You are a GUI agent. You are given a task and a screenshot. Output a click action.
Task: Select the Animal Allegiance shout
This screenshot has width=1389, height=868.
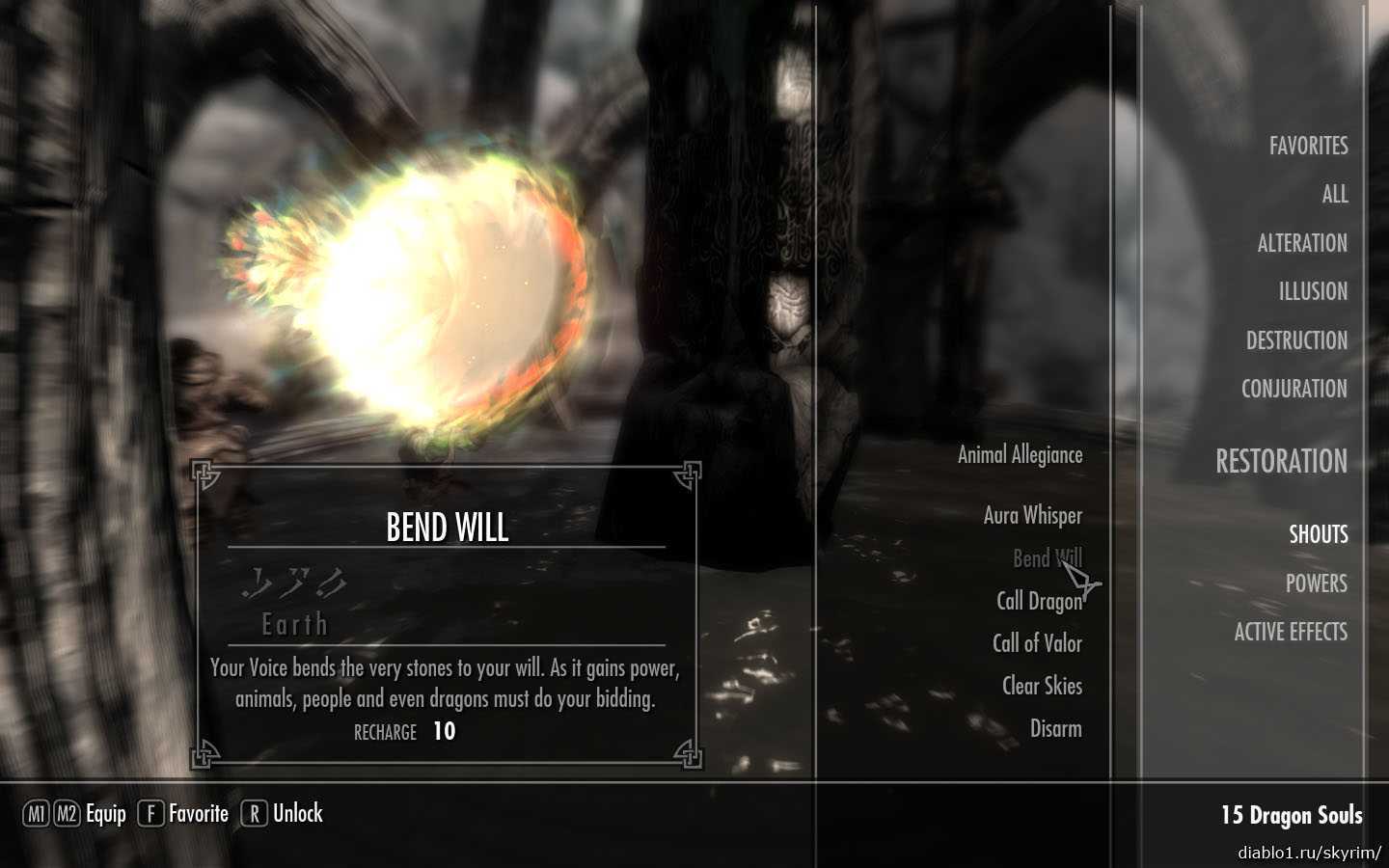click(x=1019, y=455)
